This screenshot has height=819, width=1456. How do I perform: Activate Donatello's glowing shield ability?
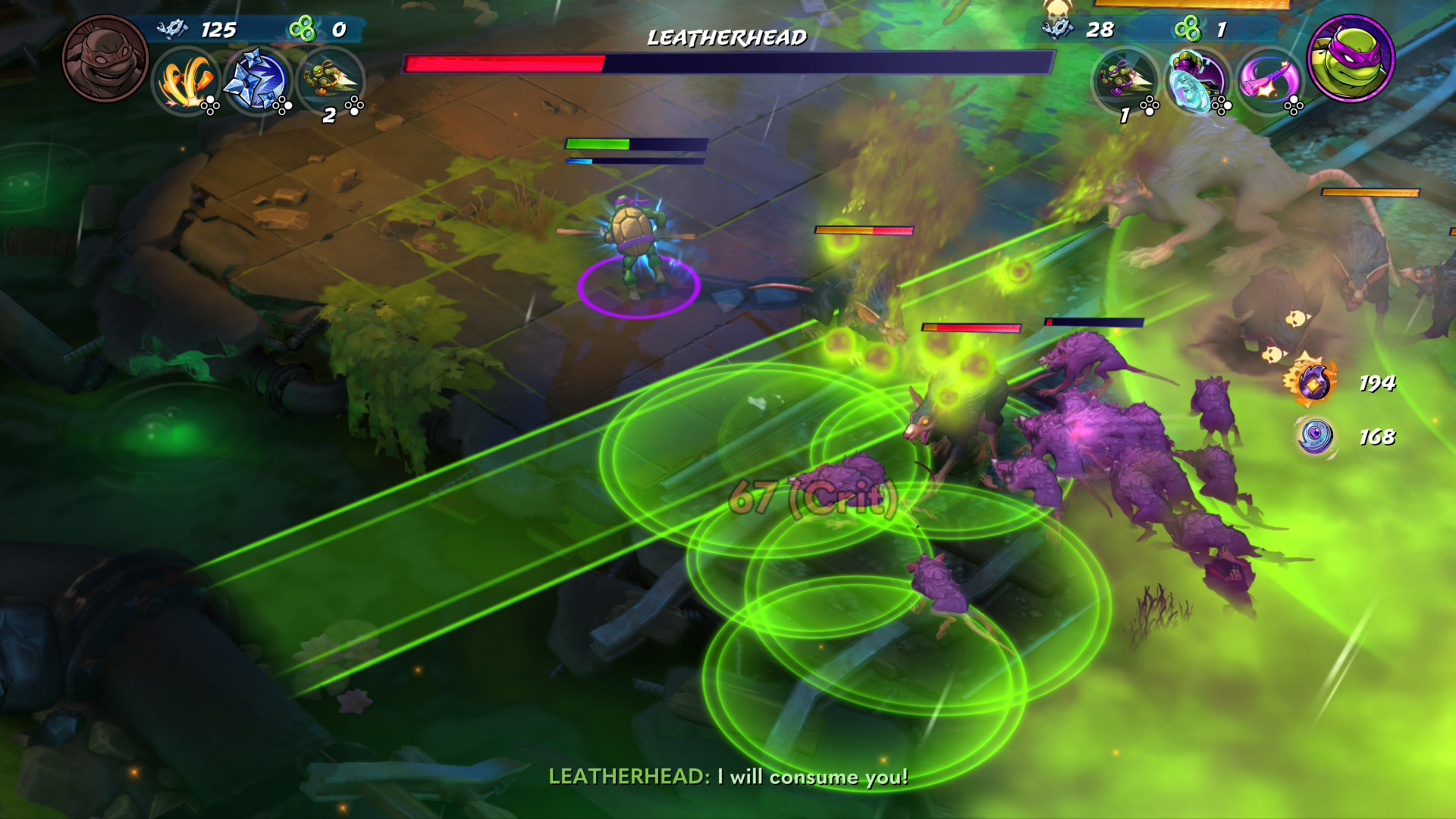coord(1197,80)
